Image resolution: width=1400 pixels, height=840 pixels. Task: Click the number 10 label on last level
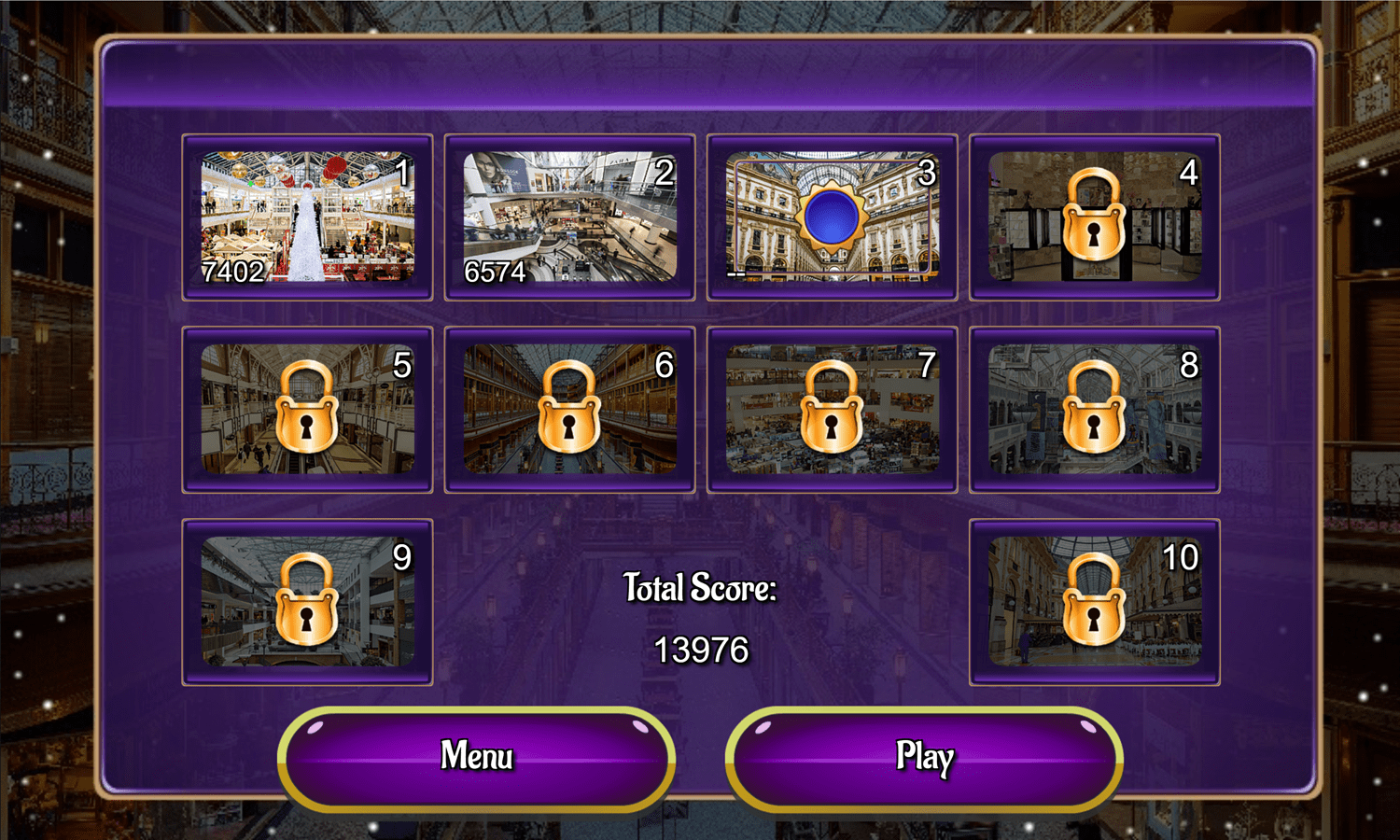[1183, 556]
